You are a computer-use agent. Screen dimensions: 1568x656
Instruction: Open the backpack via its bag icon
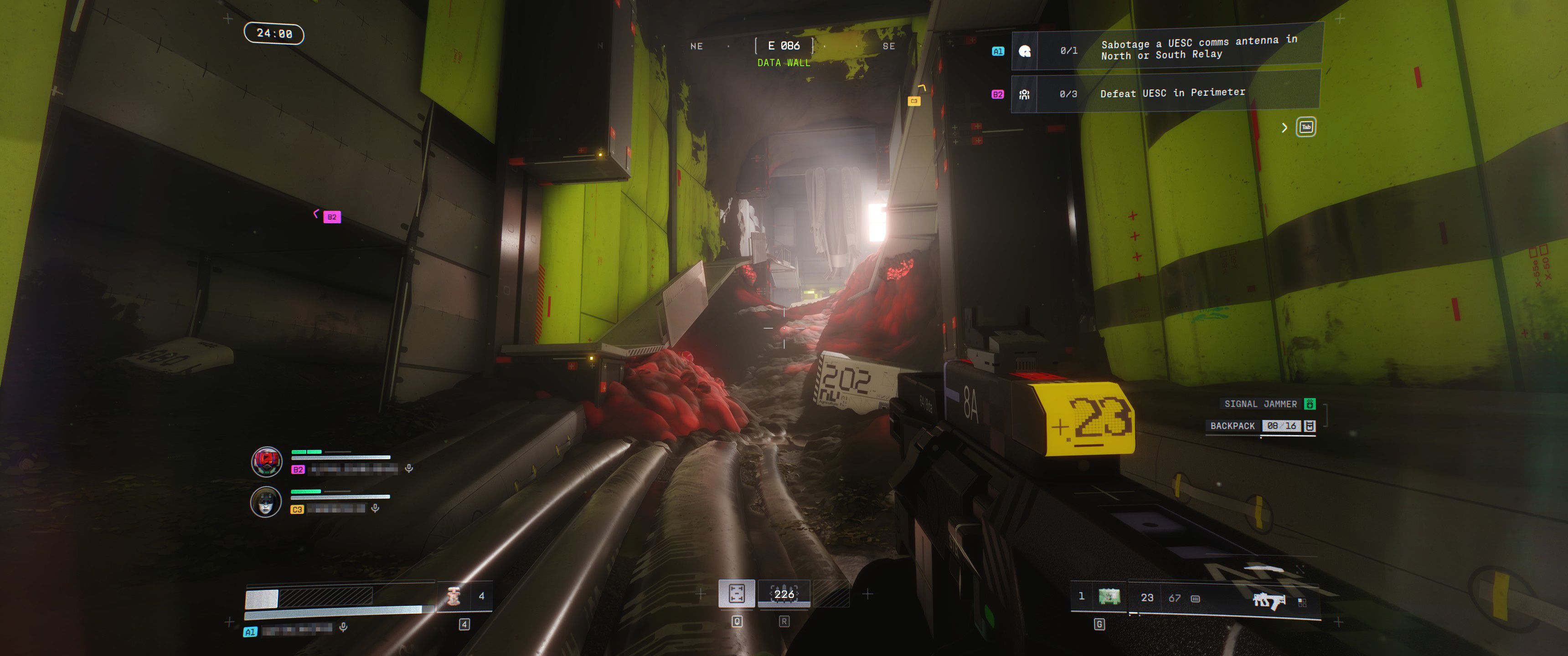coord(1310,426)
